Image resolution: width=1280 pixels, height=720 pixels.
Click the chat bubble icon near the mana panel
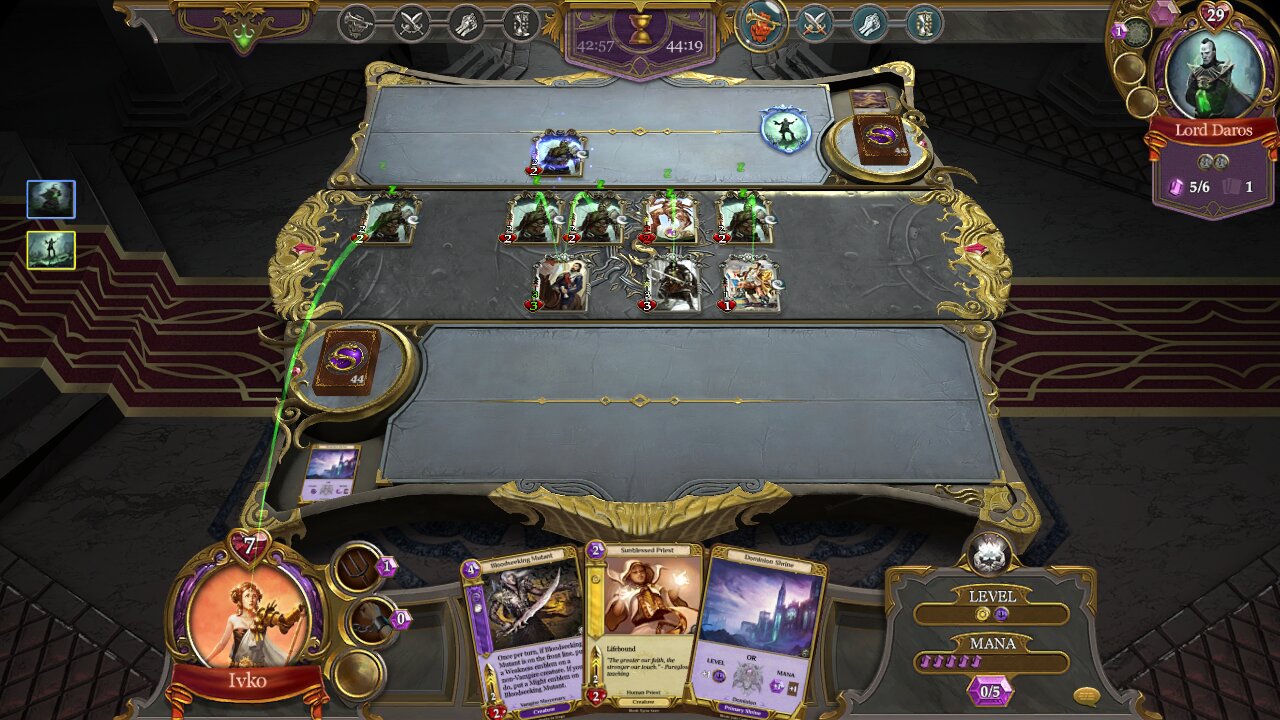click(x=1086, y=695)
